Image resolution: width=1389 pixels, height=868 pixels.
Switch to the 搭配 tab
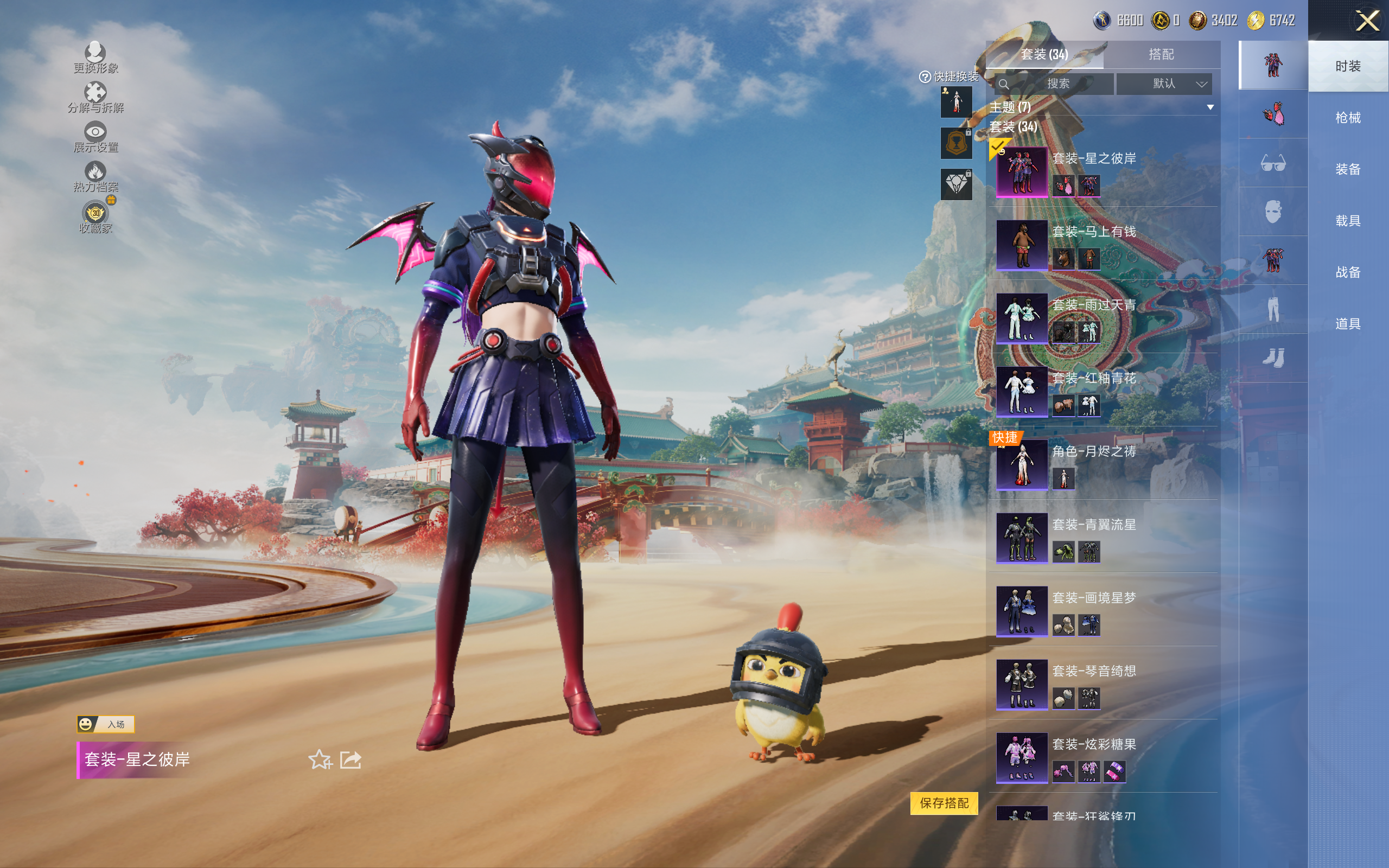(1161, 55)
